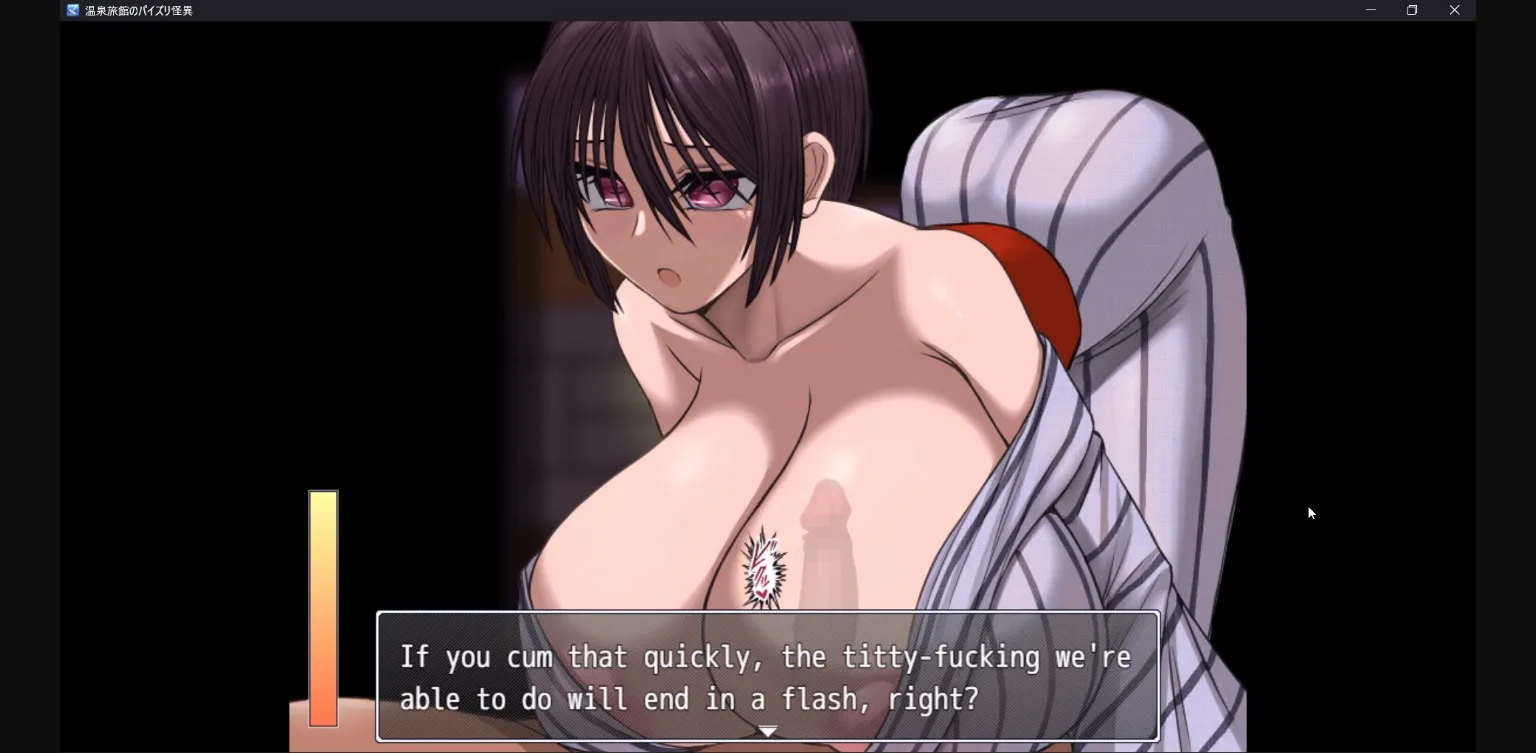Maximize the game window
This screenshot has width=1536, height=753.
[1412, 10]
